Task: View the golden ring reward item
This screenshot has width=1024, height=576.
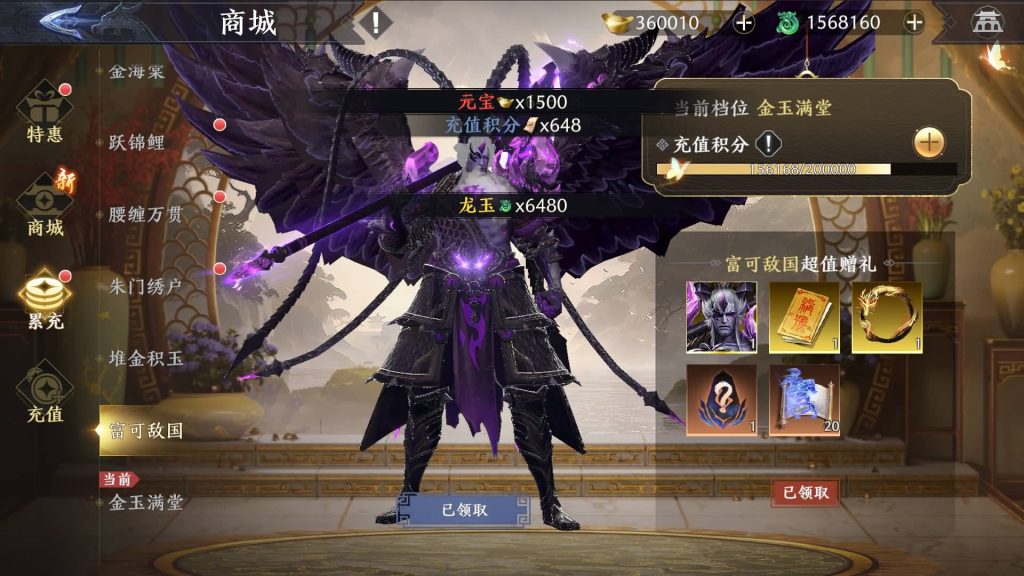Action: 886,317
